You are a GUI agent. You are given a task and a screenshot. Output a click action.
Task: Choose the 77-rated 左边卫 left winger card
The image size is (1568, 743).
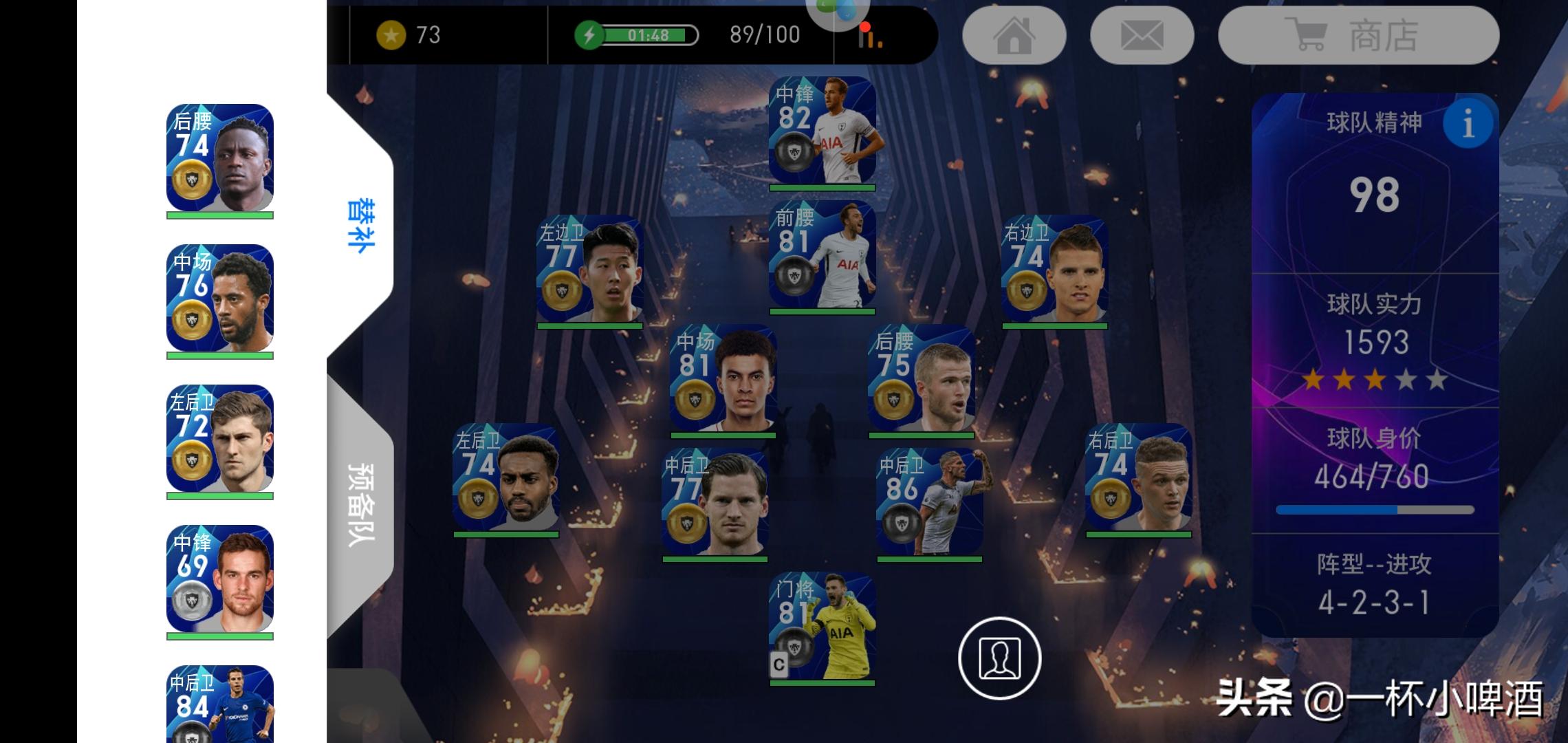(x=589, y=269)
